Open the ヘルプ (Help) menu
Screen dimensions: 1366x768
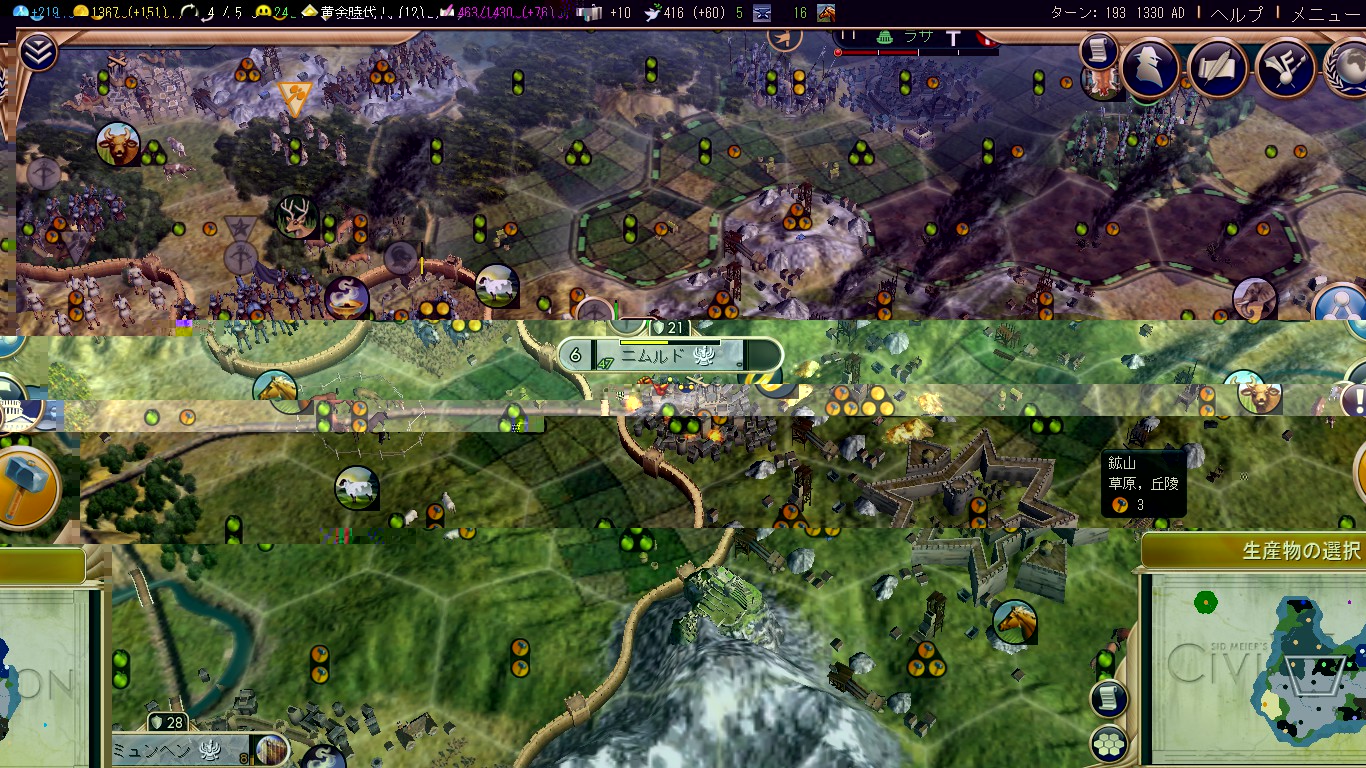coord(1236,14)
